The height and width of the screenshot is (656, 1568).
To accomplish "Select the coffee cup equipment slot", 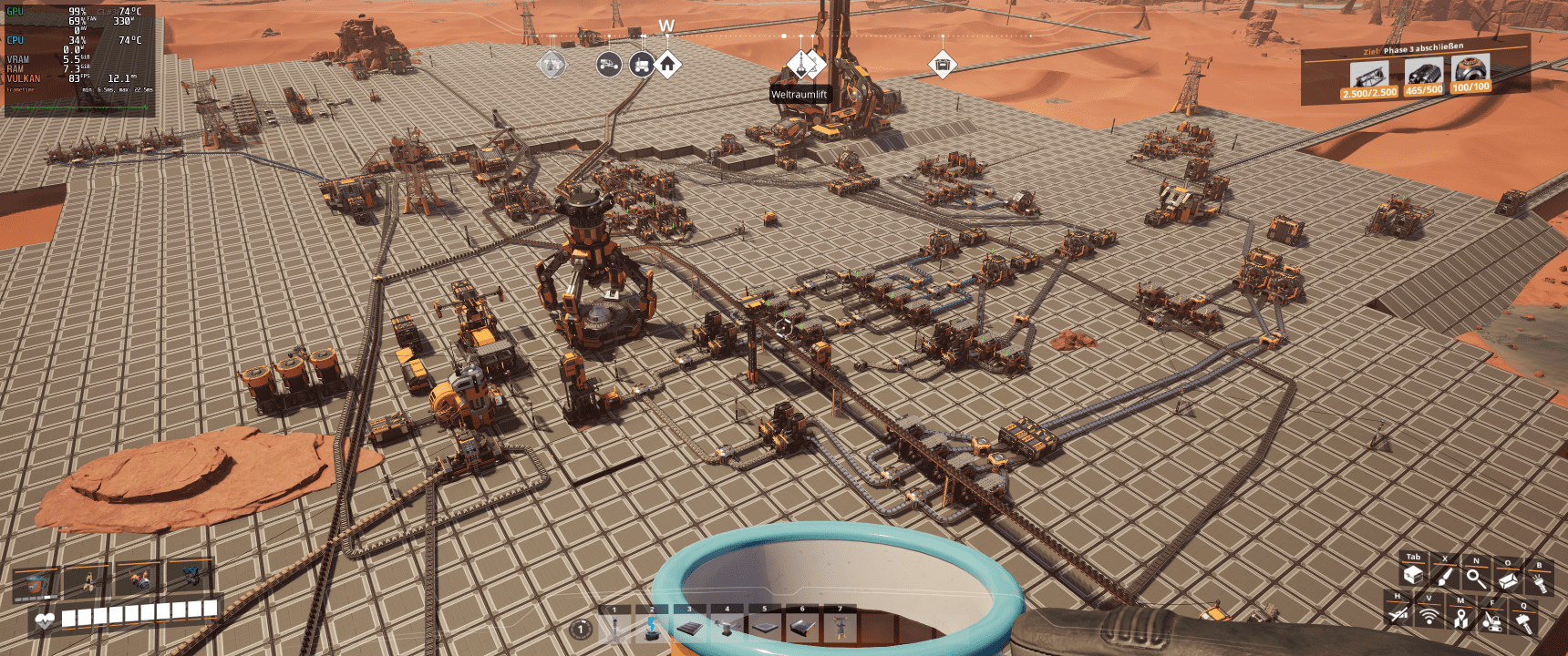I will pyautogui.click(x=35, y=583).
